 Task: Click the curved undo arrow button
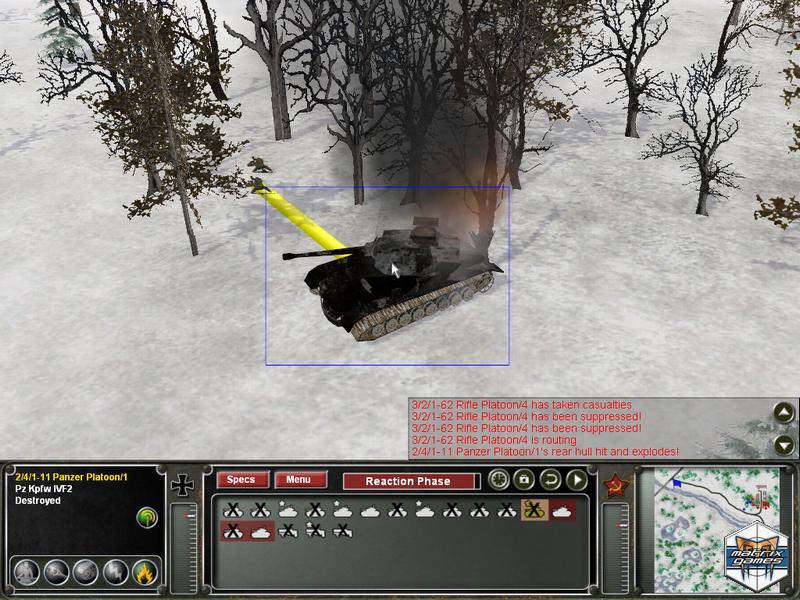point(550,480)
